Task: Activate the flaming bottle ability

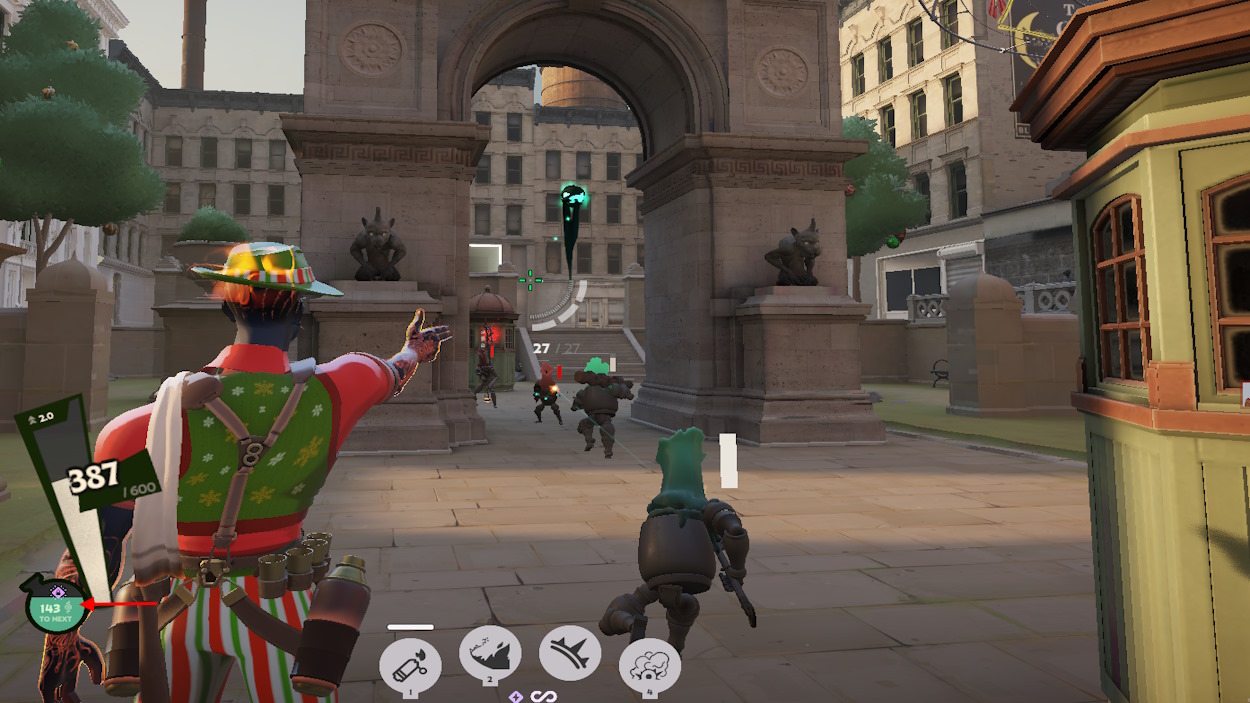Action: tap(410, 665)
